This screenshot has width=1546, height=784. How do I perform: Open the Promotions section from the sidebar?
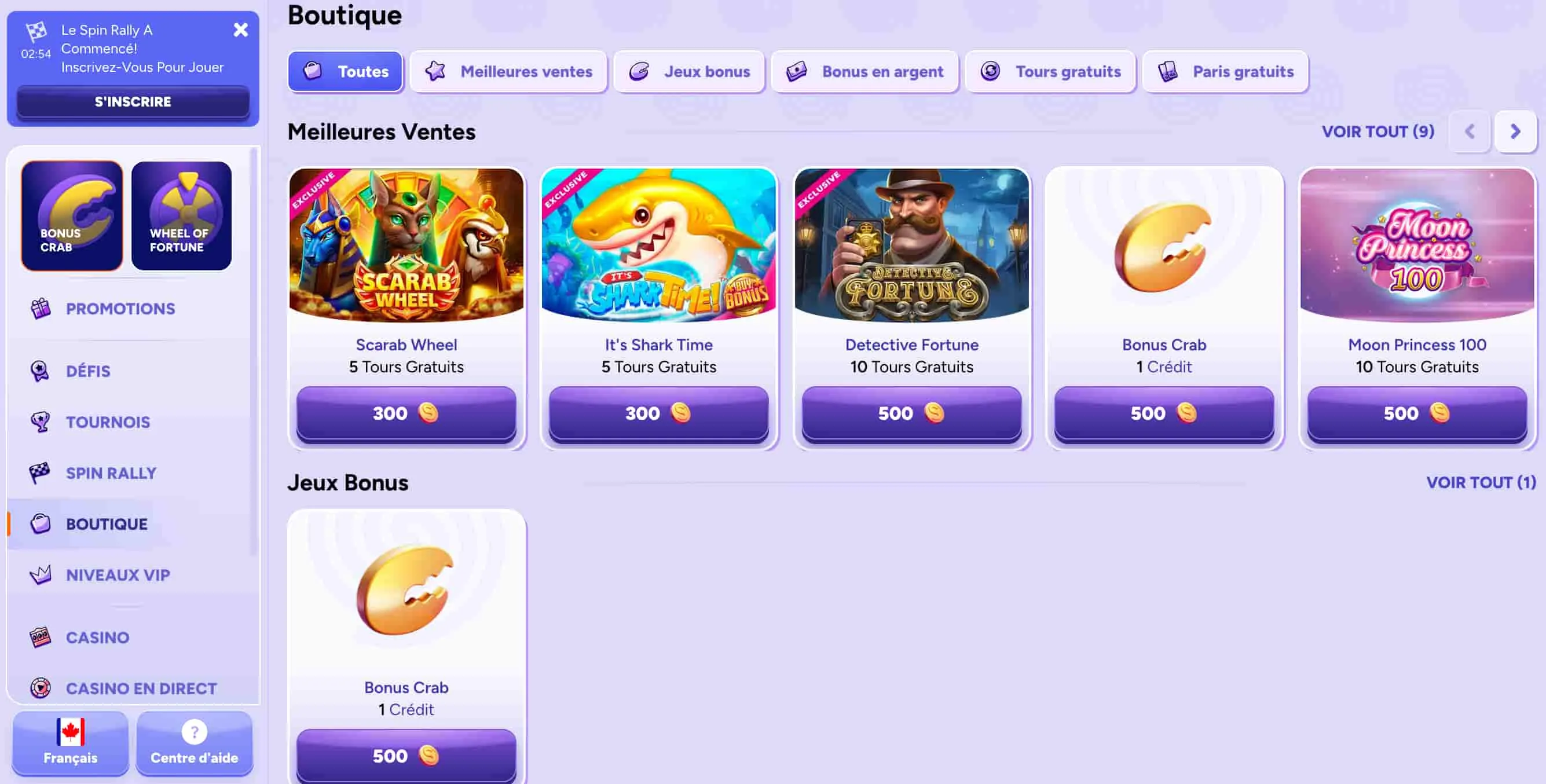pos(119,309)
